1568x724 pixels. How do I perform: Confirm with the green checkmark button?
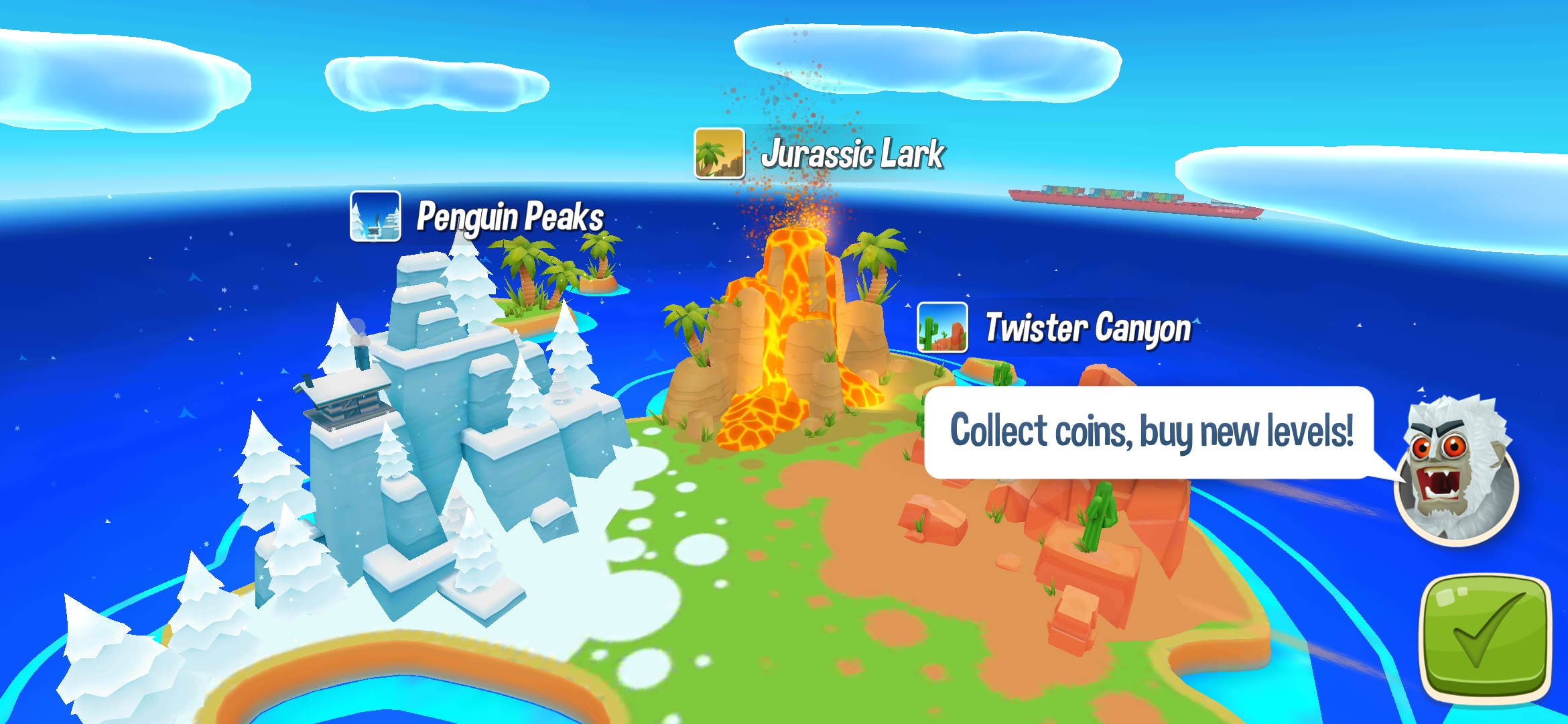[1486, 640]
